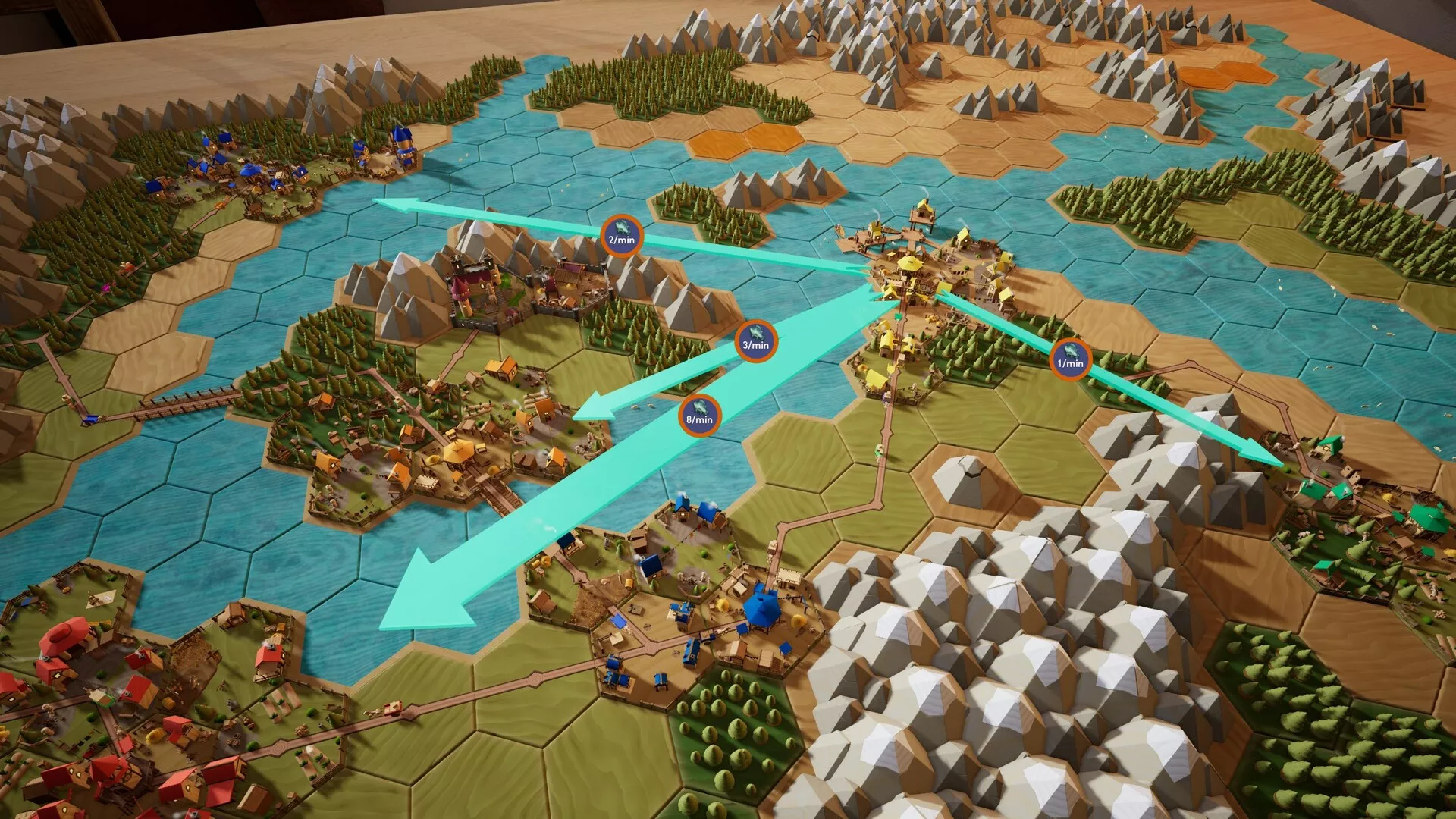Screen dimensions: 1456x819
Task: Open the 3/min fish trade route badge
Action: point(755,340)
